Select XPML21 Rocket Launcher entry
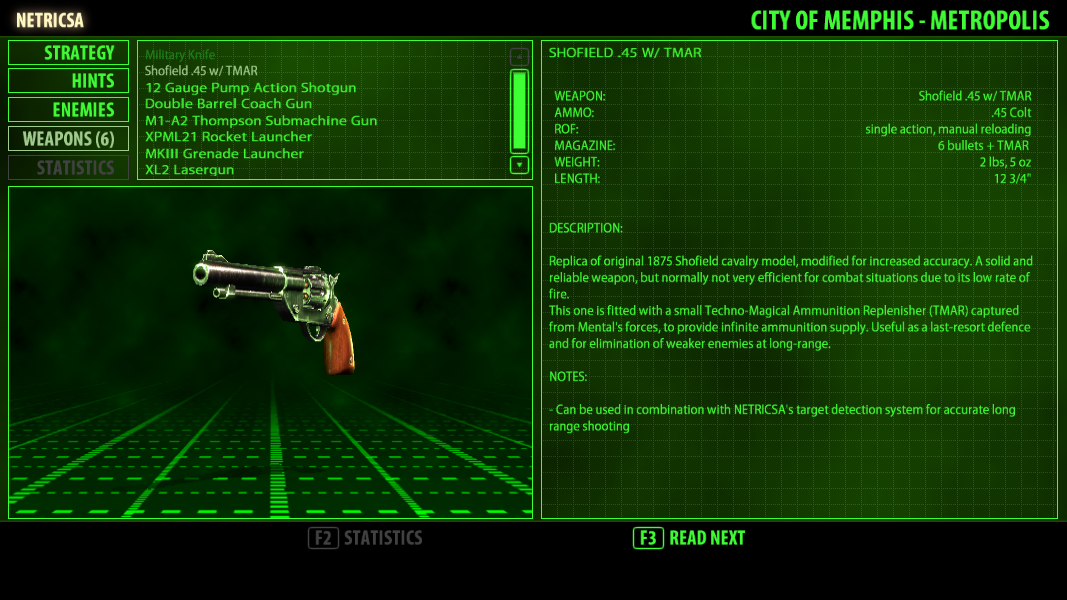This screenshot has width=1067, height=600. point(228,137)
